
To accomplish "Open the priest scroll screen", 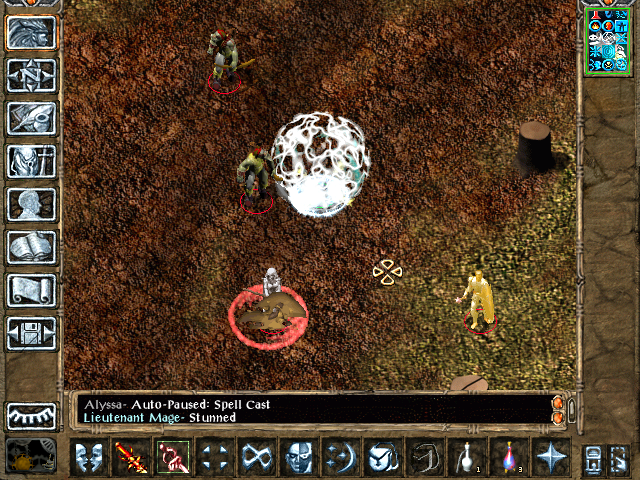I will pyautogui.click(x=31, y=290).
